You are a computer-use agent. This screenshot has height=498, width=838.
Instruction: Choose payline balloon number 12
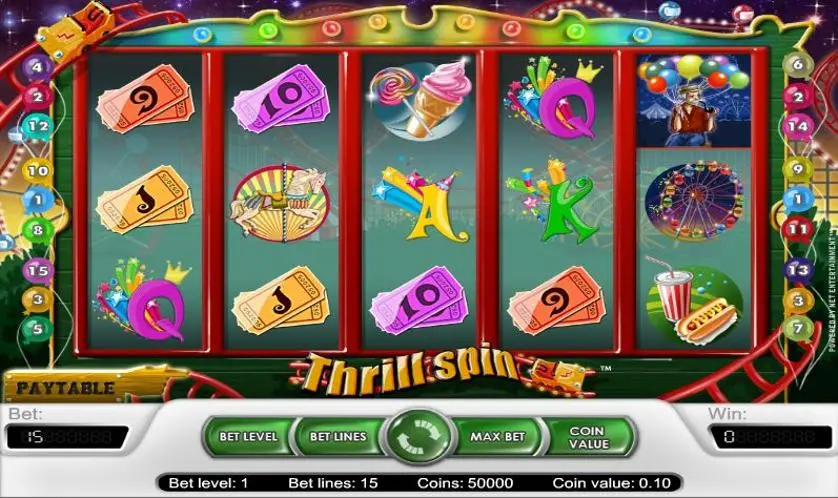(x=38, y=127)
